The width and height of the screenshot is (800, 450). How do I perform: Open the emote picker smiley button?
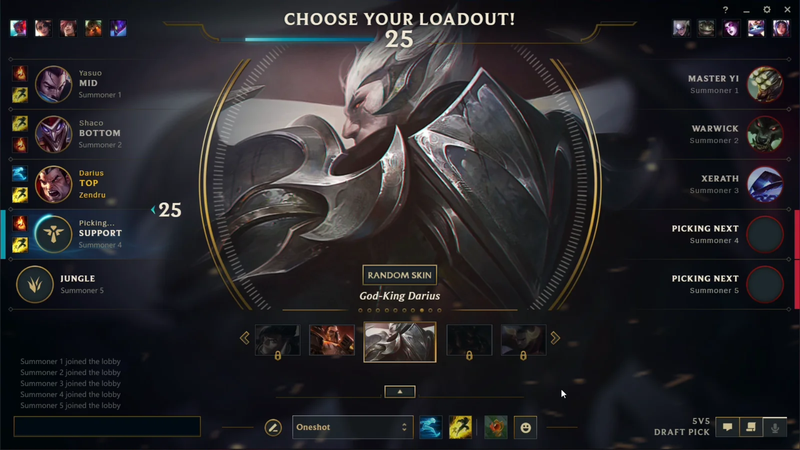pyautogui.click(x=526, y=427)
